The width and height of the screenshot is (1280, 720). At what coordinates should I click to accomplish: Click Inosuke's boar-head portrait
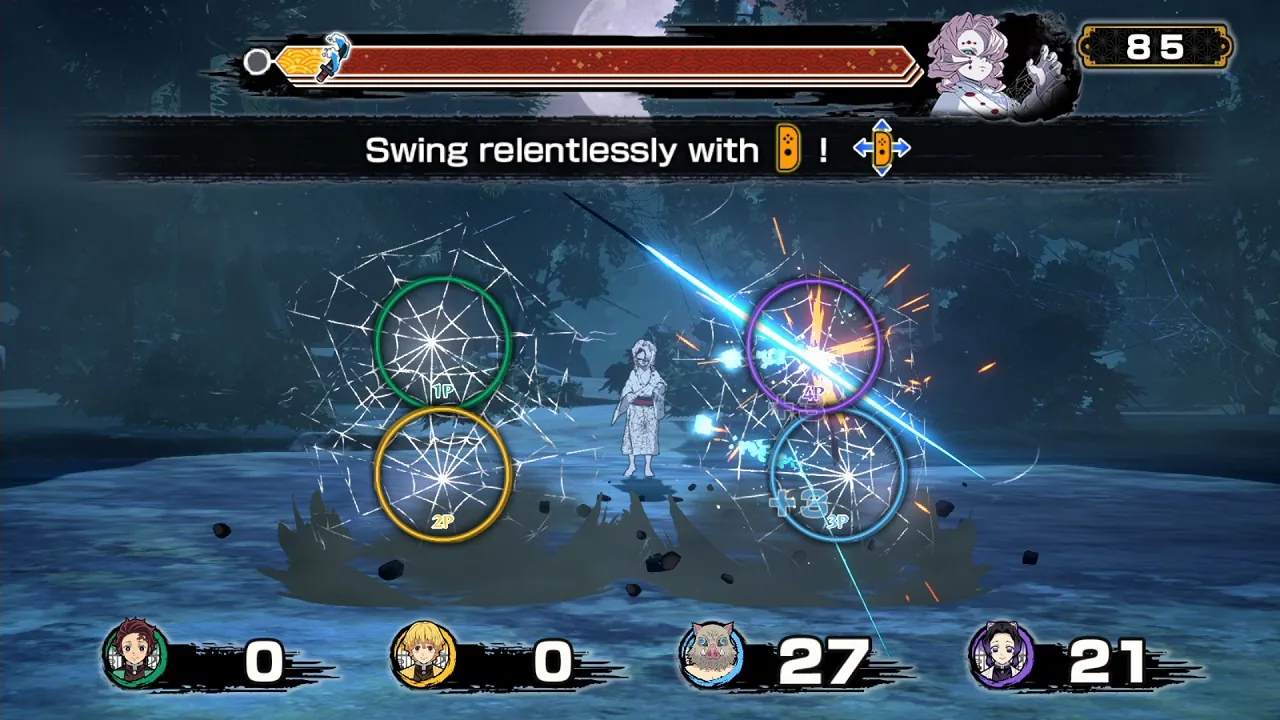point(709,655)
